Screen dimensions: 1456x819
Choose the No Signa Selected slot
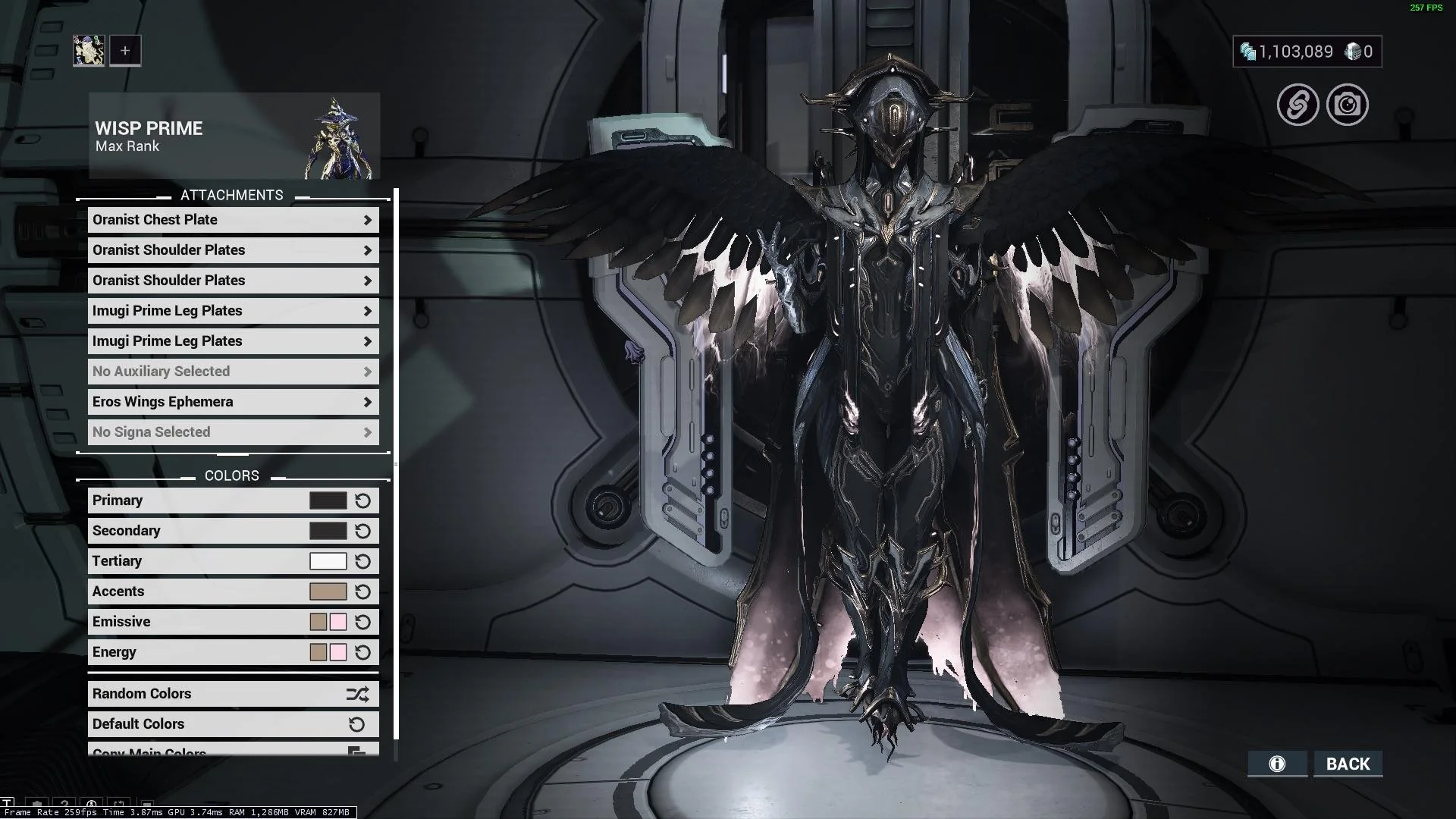pos(233,432)
